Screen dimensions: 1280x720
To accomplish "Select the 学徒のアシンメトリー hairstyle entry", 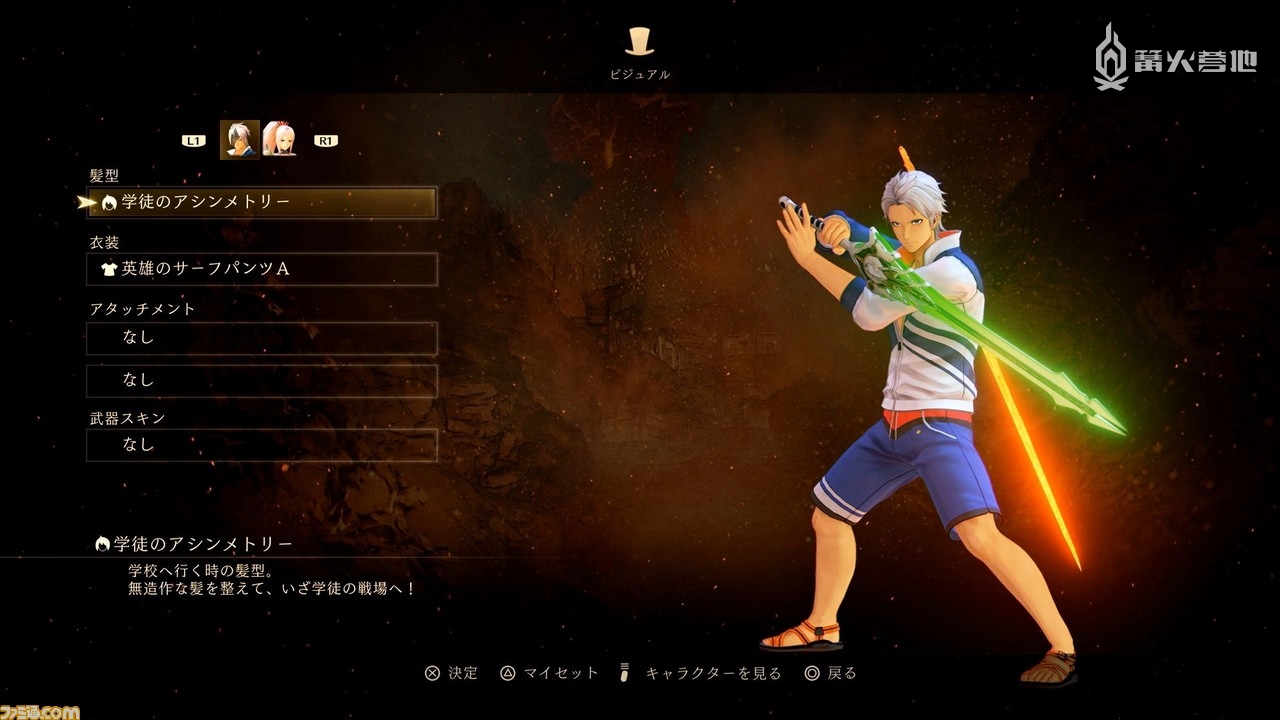I will 262,202.
